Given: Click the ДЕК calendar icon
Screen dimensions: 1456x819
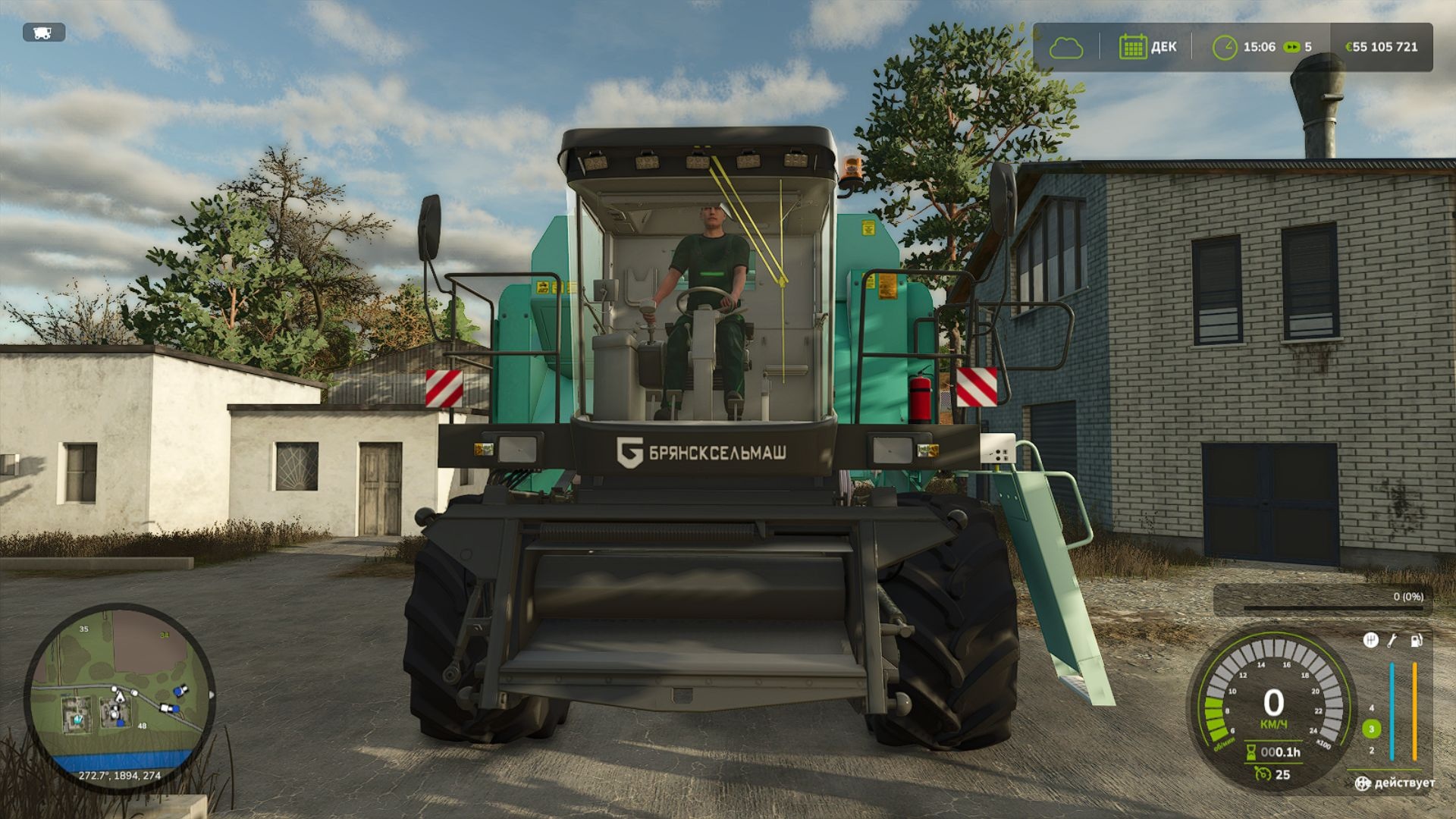Looking at the screenshot, I should 1133,47.
